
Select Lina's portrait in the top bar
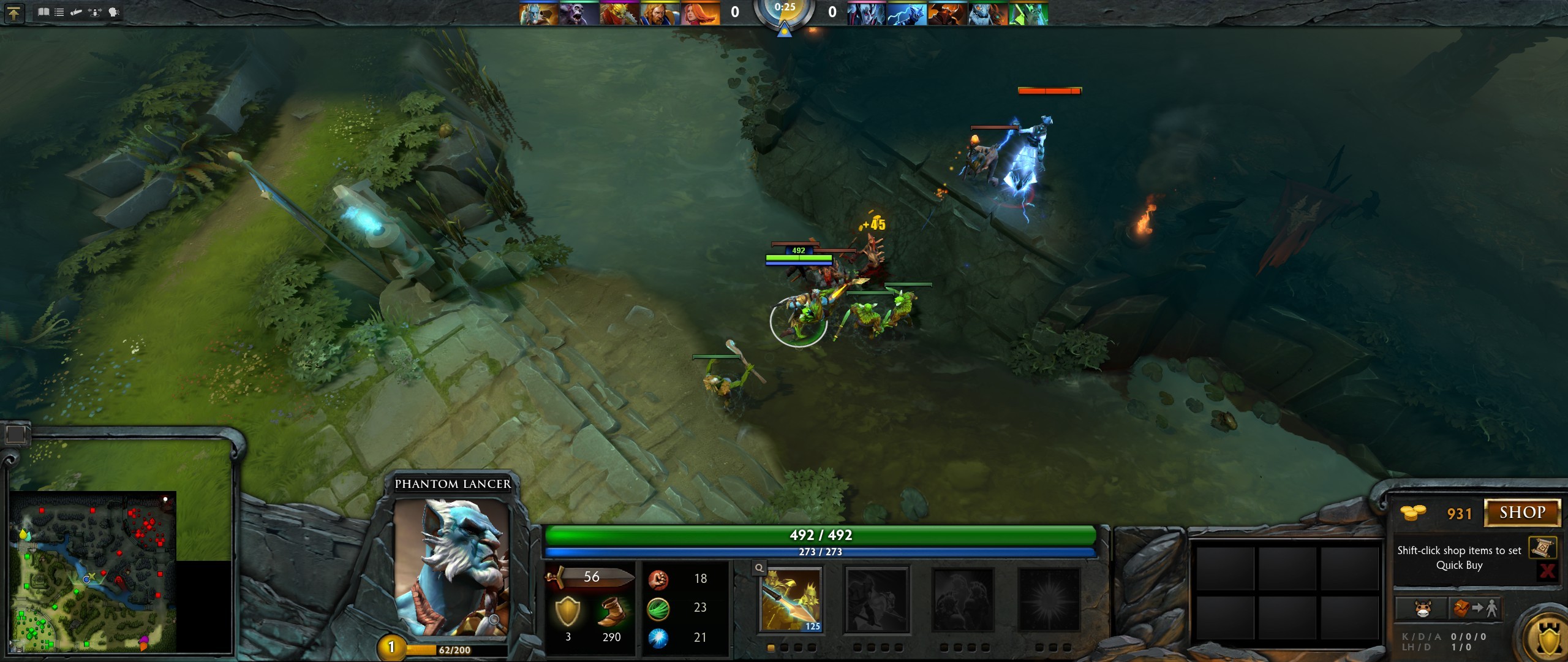coord(700,13)
